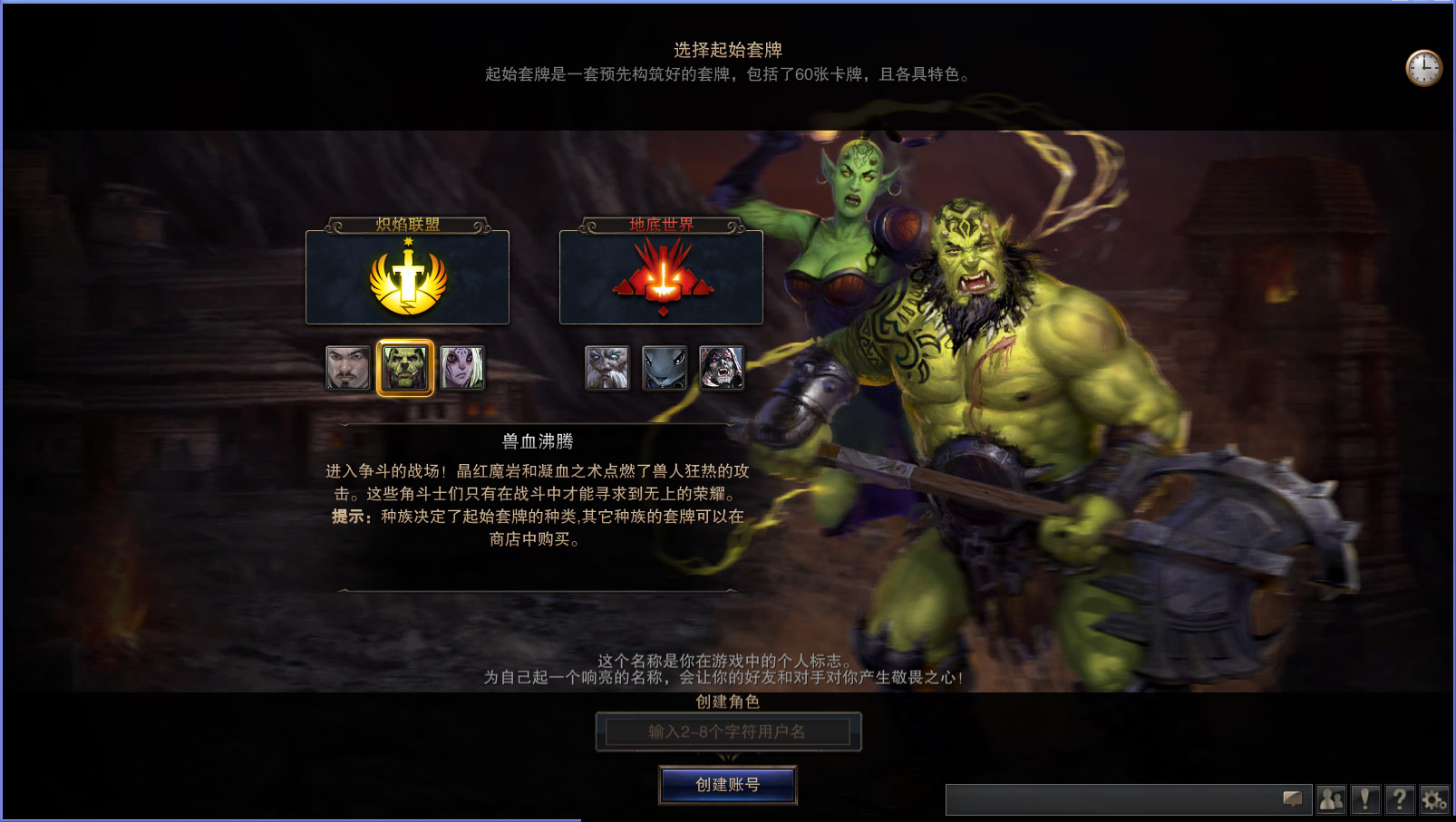Open the exclamation mark notices icon
This screenshot has height=822, width=1456.
click(x=1365, y=799)
